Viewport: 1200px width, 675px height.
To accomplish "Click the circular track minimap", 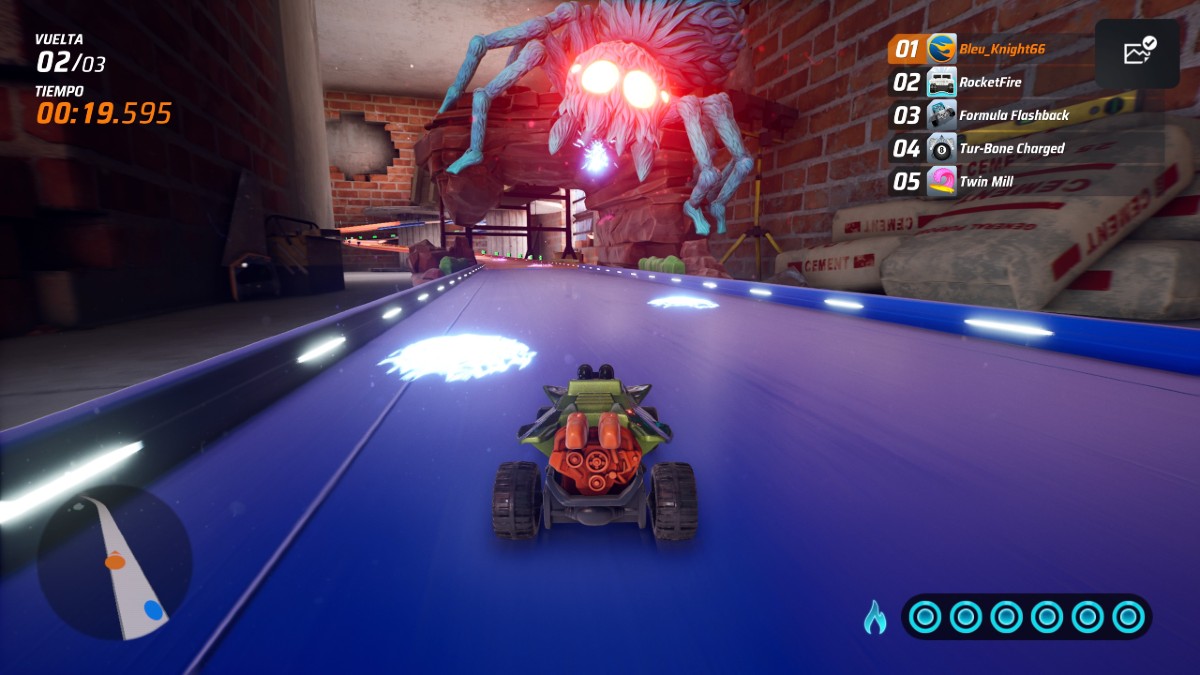I will click(114, 562).
